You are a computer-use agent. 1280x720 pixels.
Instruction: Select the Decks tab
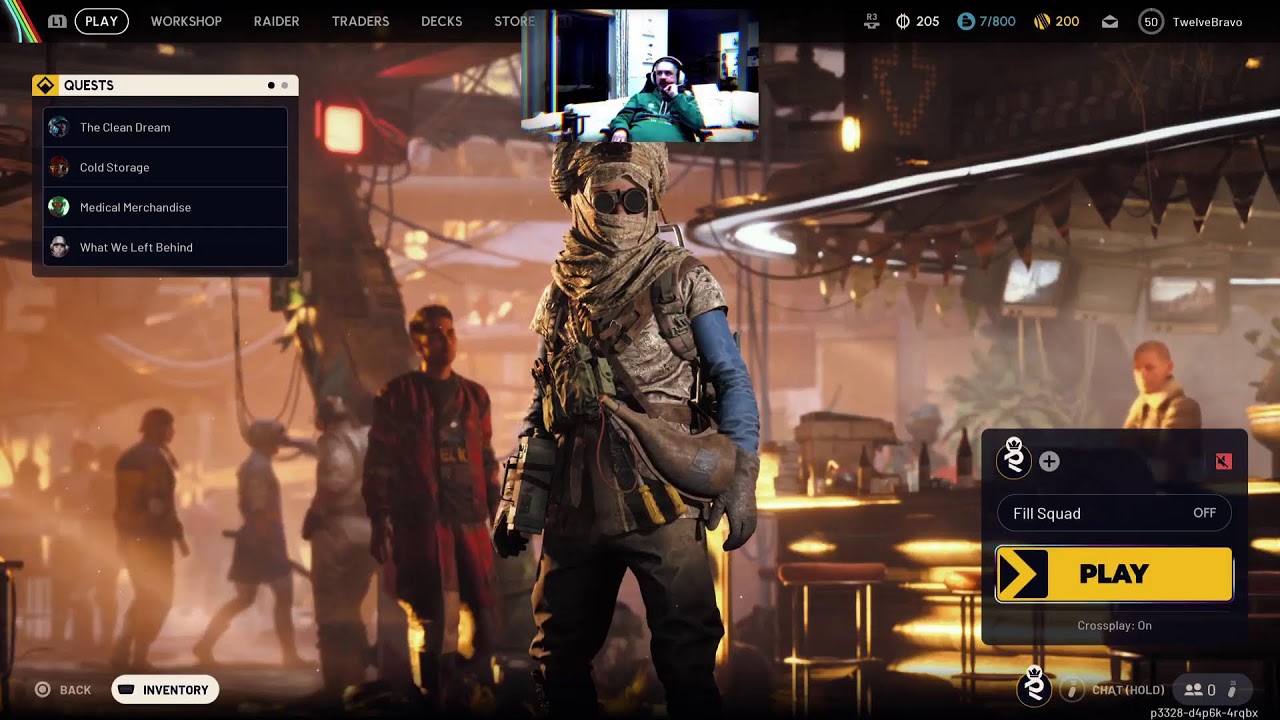[441, 21]
